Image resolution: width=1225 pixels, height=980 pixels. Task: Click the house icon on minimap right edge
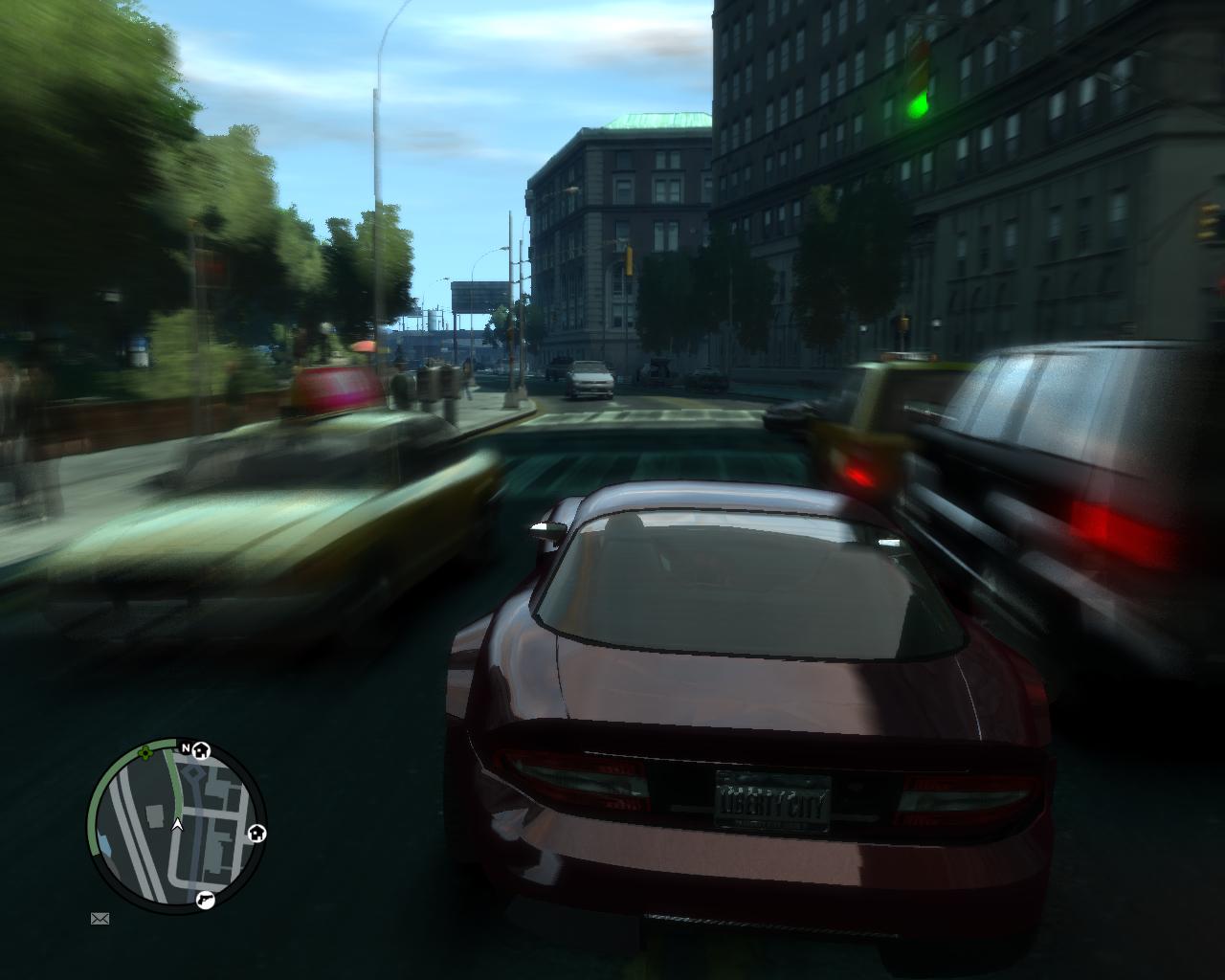[256, 834]
